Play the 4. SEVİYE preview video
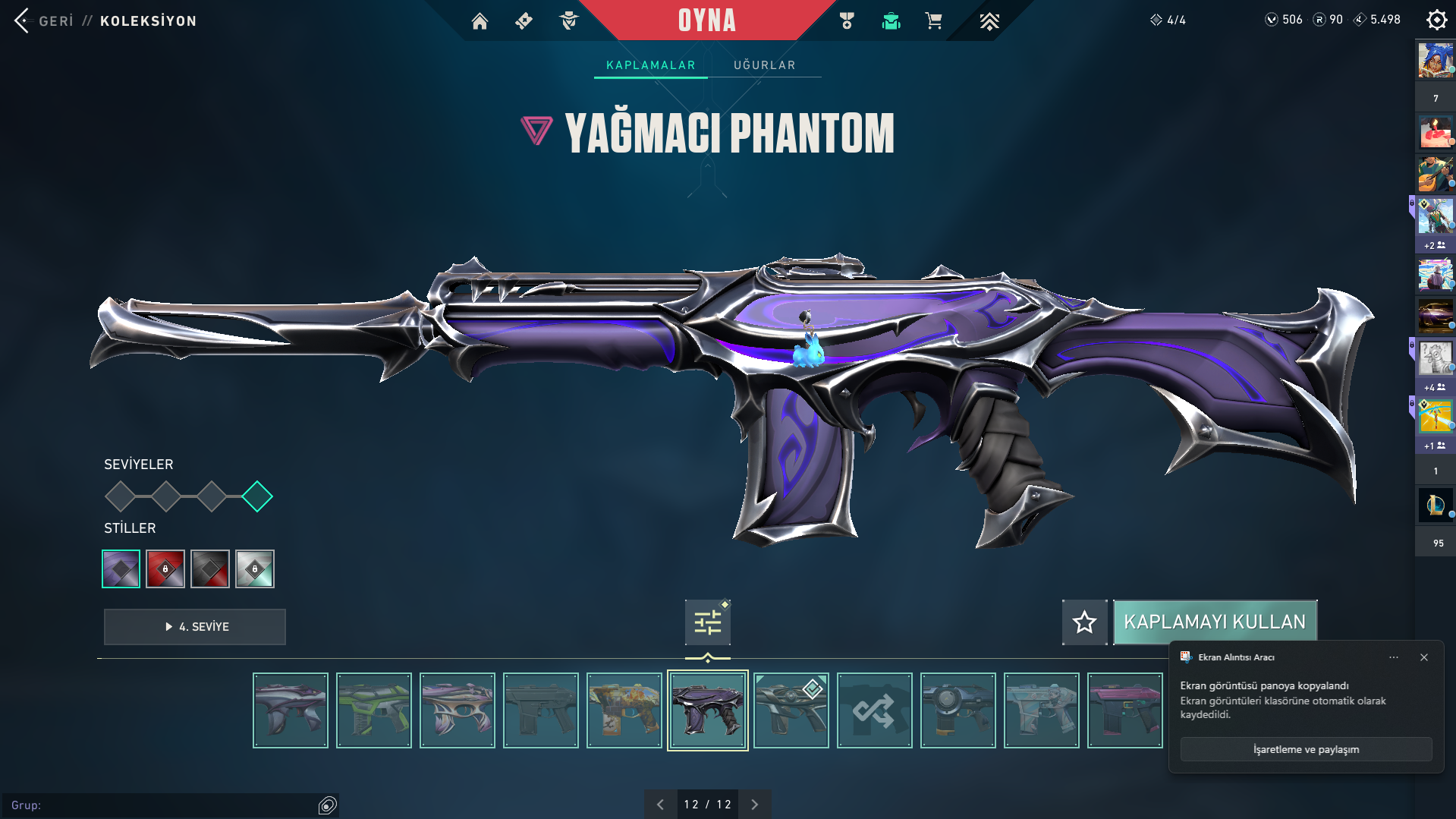This screenshot has width=1456, height=819. (195, 627)
